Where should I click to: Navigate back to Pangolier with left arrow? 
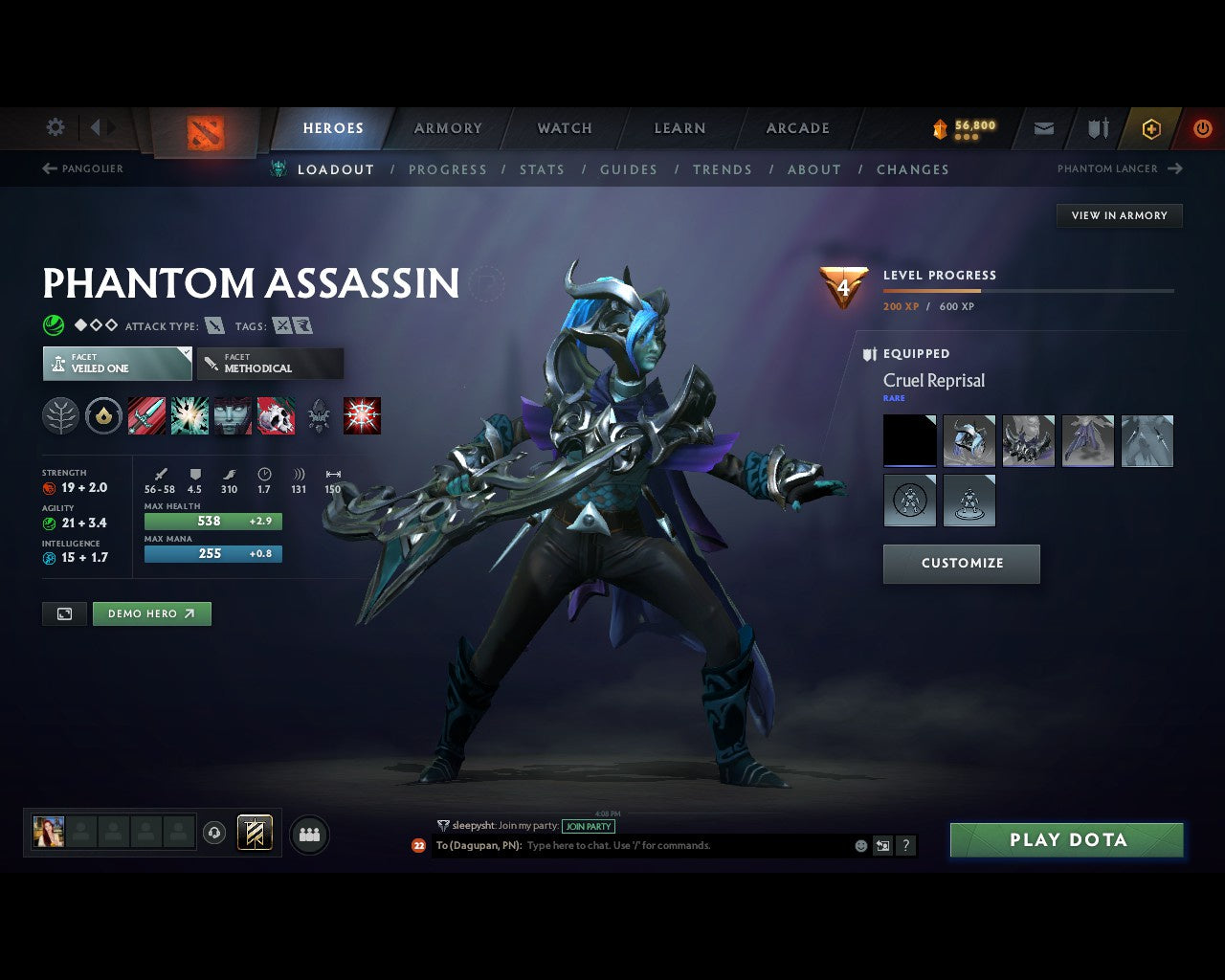click(x=48, y=168)
